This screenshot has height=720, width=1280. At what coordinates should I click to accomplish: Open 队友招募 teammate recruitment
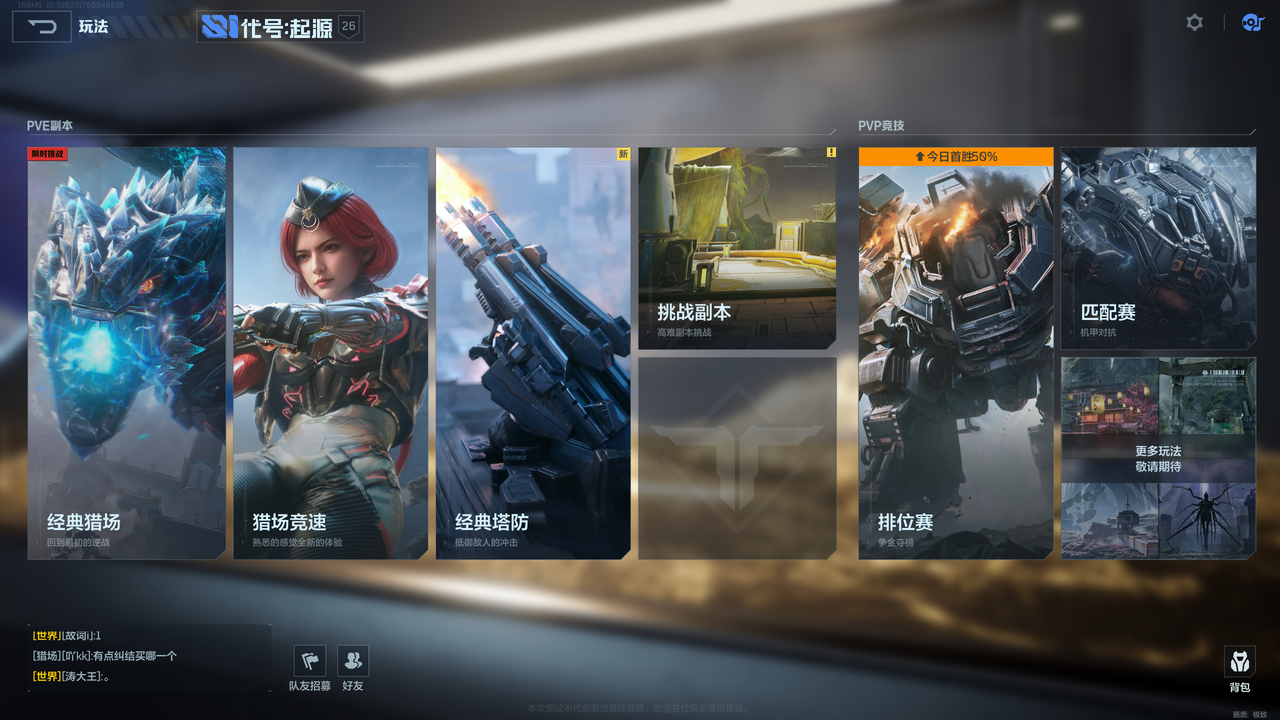point(310,667)
